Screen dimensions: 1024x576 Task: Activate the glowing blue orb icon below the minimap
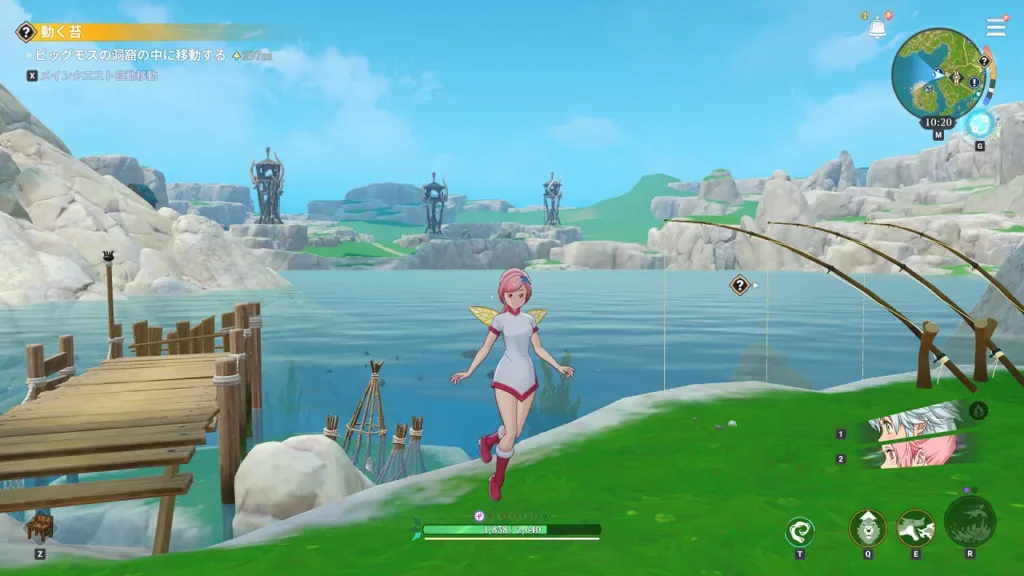[979, 124]
